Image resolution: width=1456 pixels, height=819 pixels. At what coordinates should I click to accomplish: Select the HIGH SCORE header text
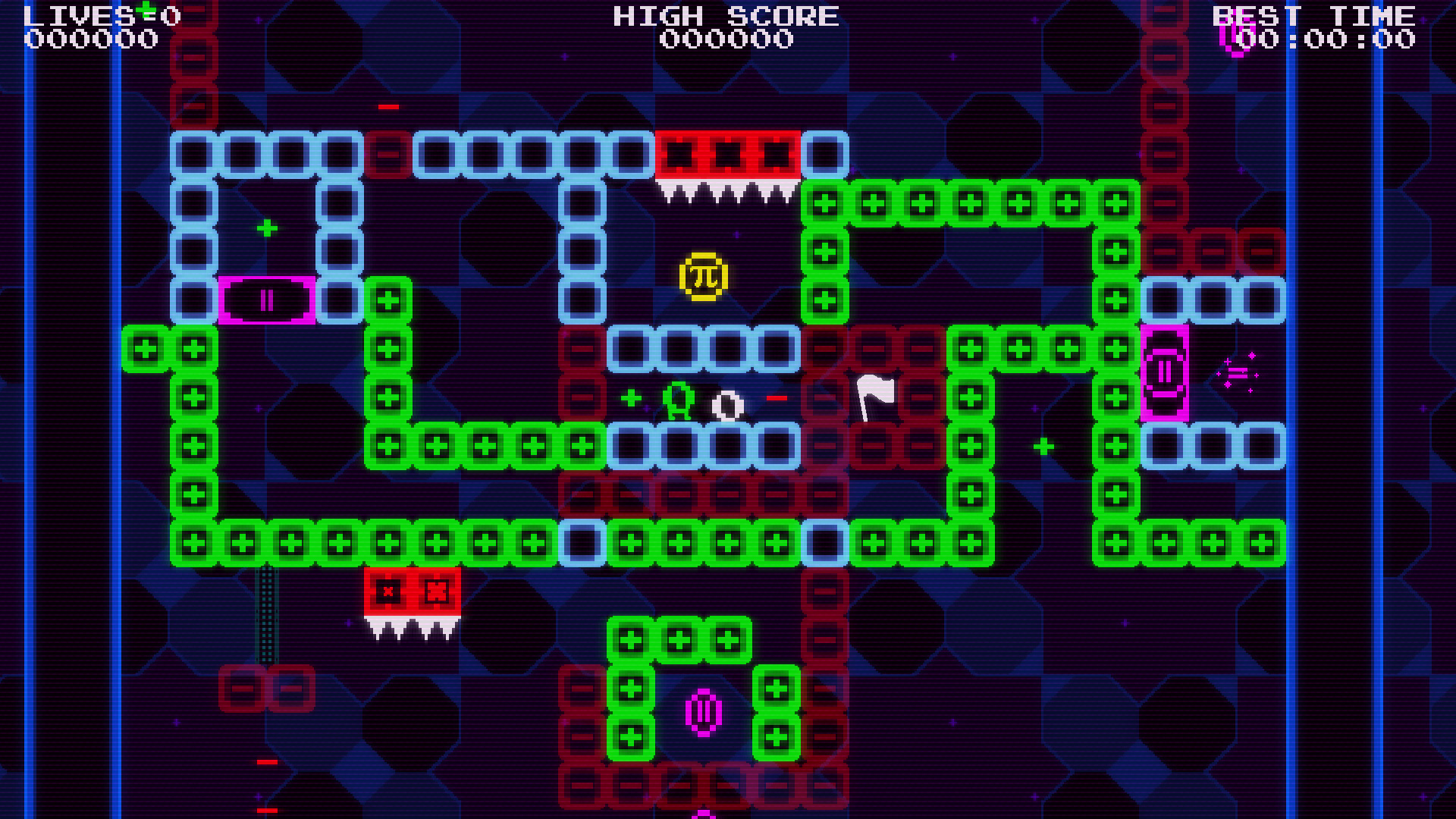(726, 16)
